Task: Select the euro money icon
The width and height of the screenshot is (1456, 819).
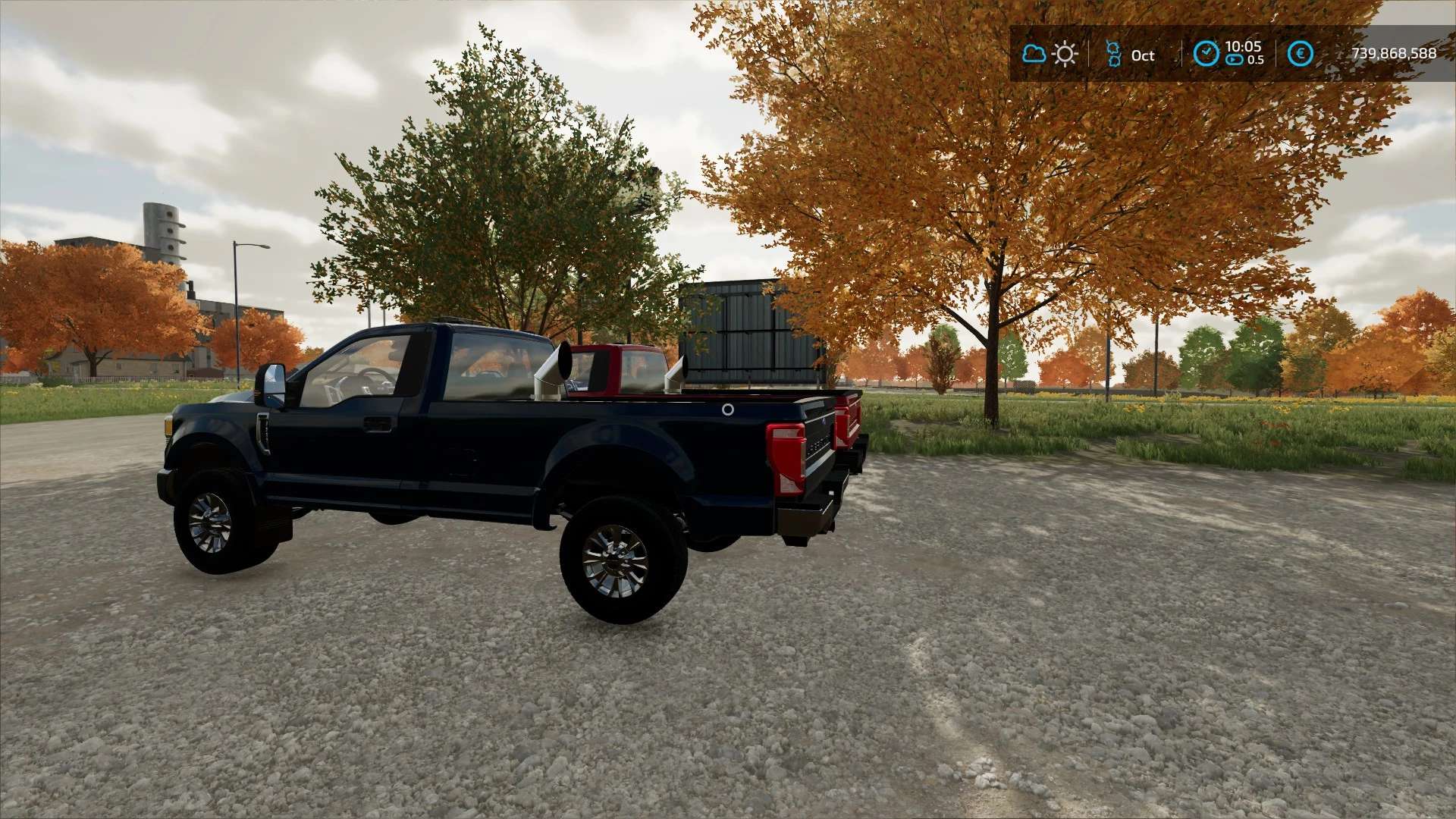Action: [x=1300, y=54]
